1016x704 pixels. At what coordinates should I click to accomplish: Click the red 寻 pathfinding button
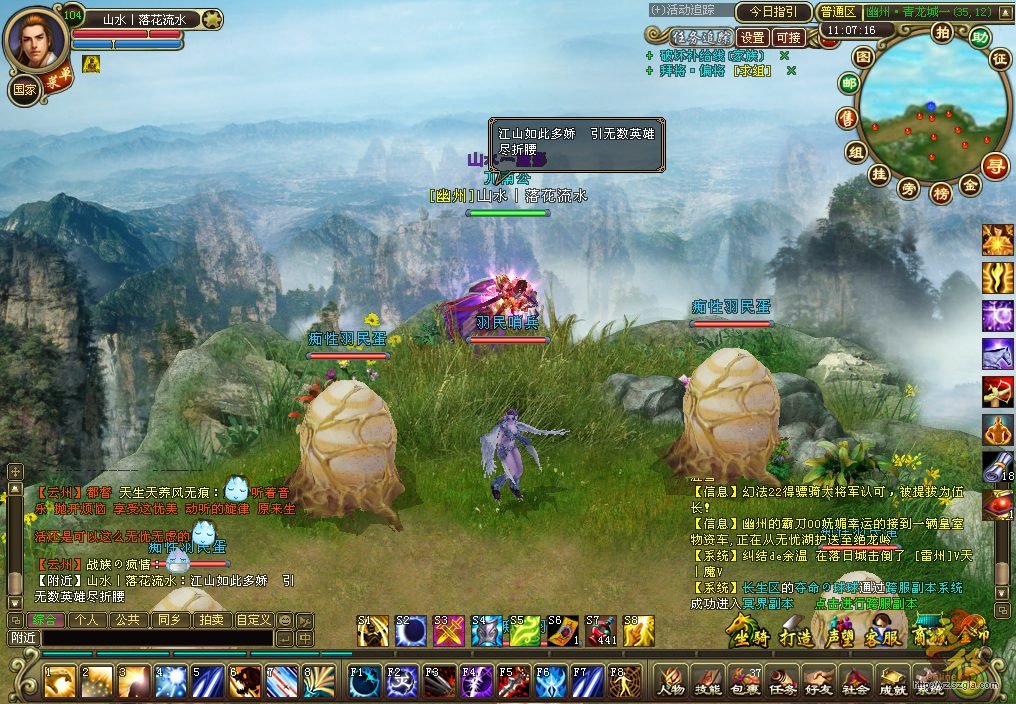[994, 165]
